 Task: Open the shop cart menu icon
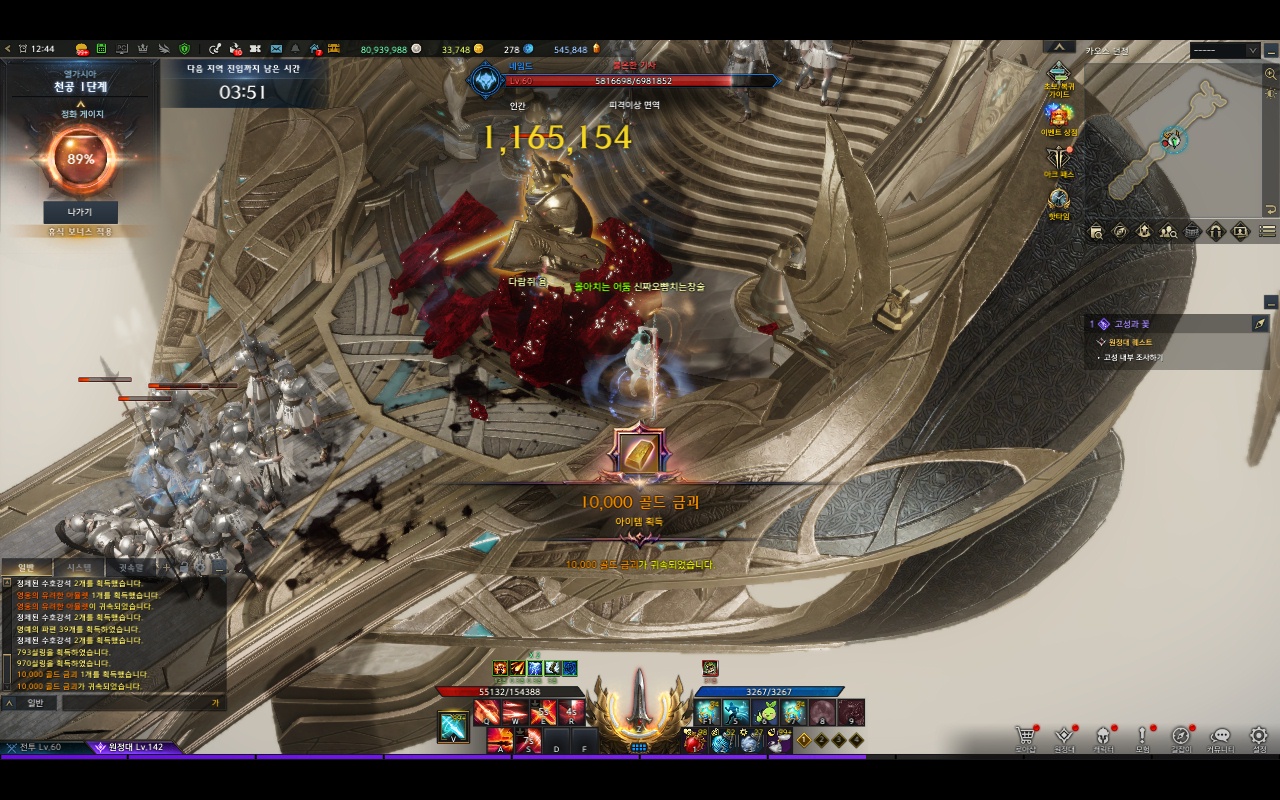[x=1024, y=736]
